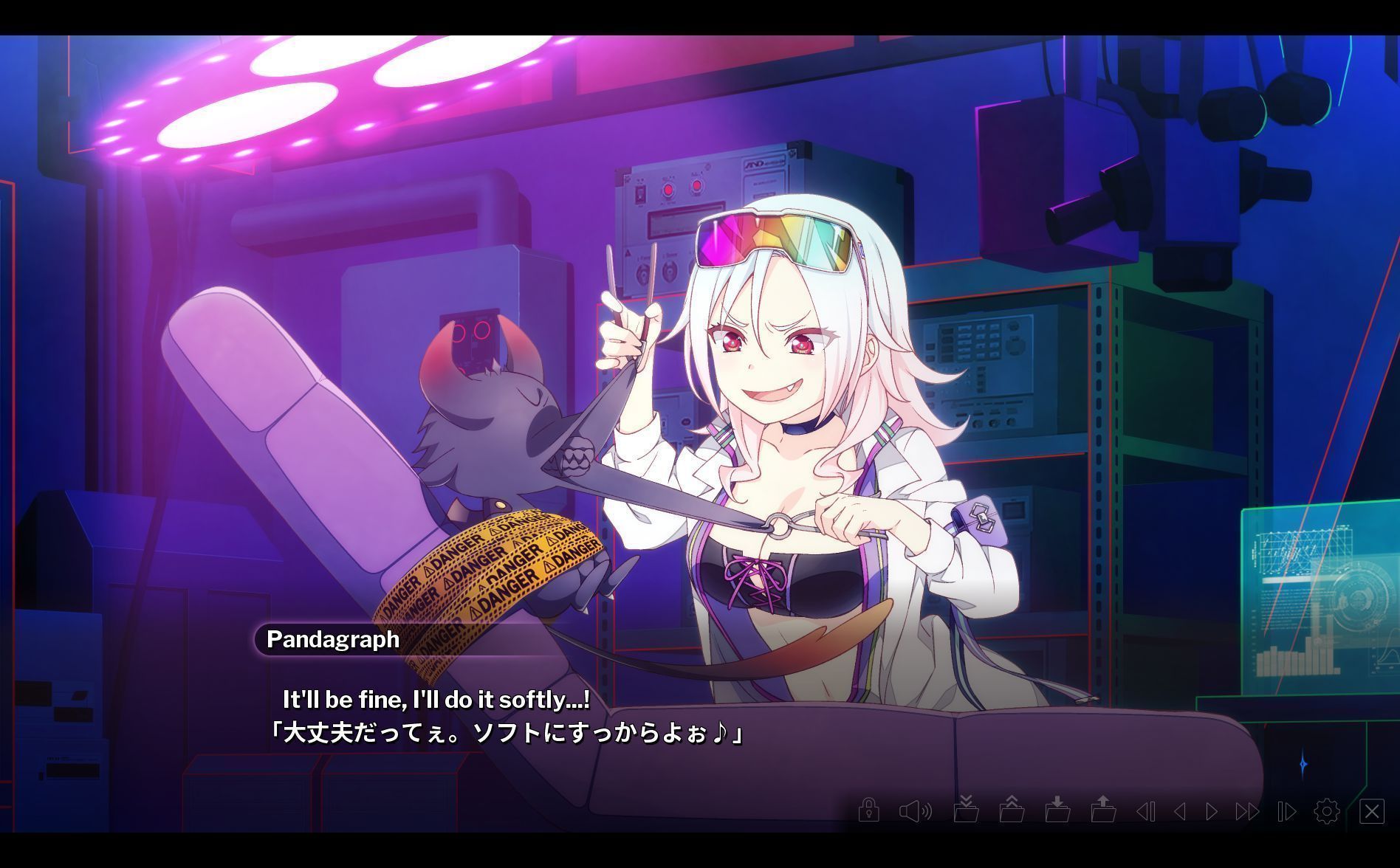Viewport: 1400px width, 868px height.
Task: Lock the message window with the padlock icon
Action: pyautogui.click(x=869, y=810)
